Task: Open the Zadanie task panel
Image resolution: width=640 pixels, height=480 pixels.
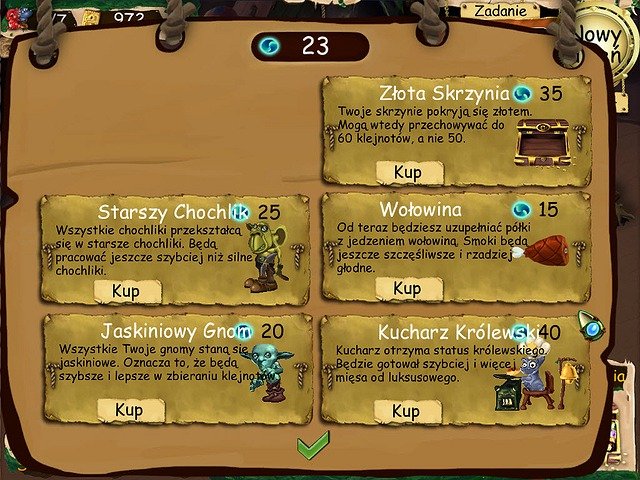Action: 499,10
